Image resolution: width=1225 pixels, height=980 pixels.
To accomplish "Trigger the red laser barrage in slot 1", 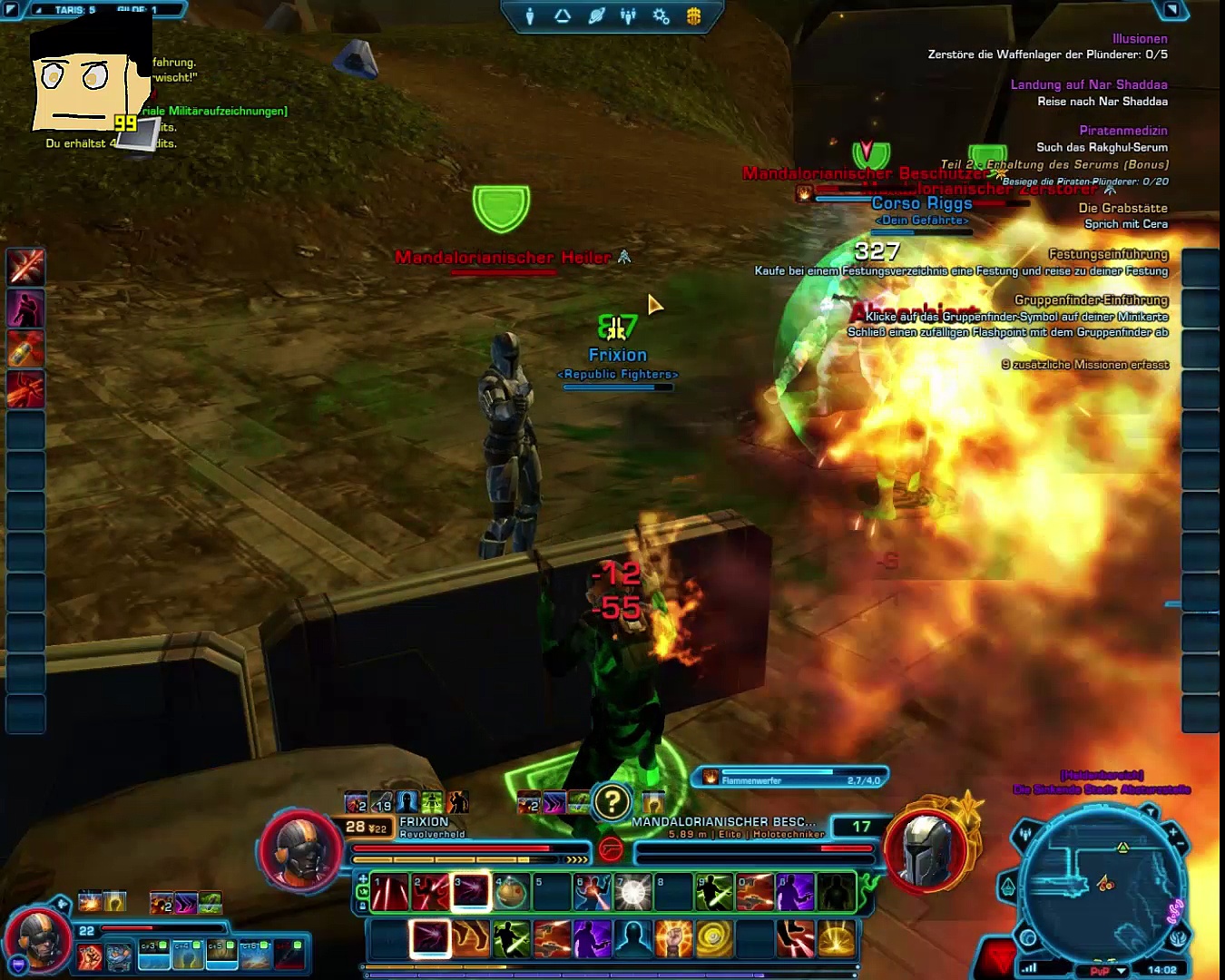I will 390,892.
